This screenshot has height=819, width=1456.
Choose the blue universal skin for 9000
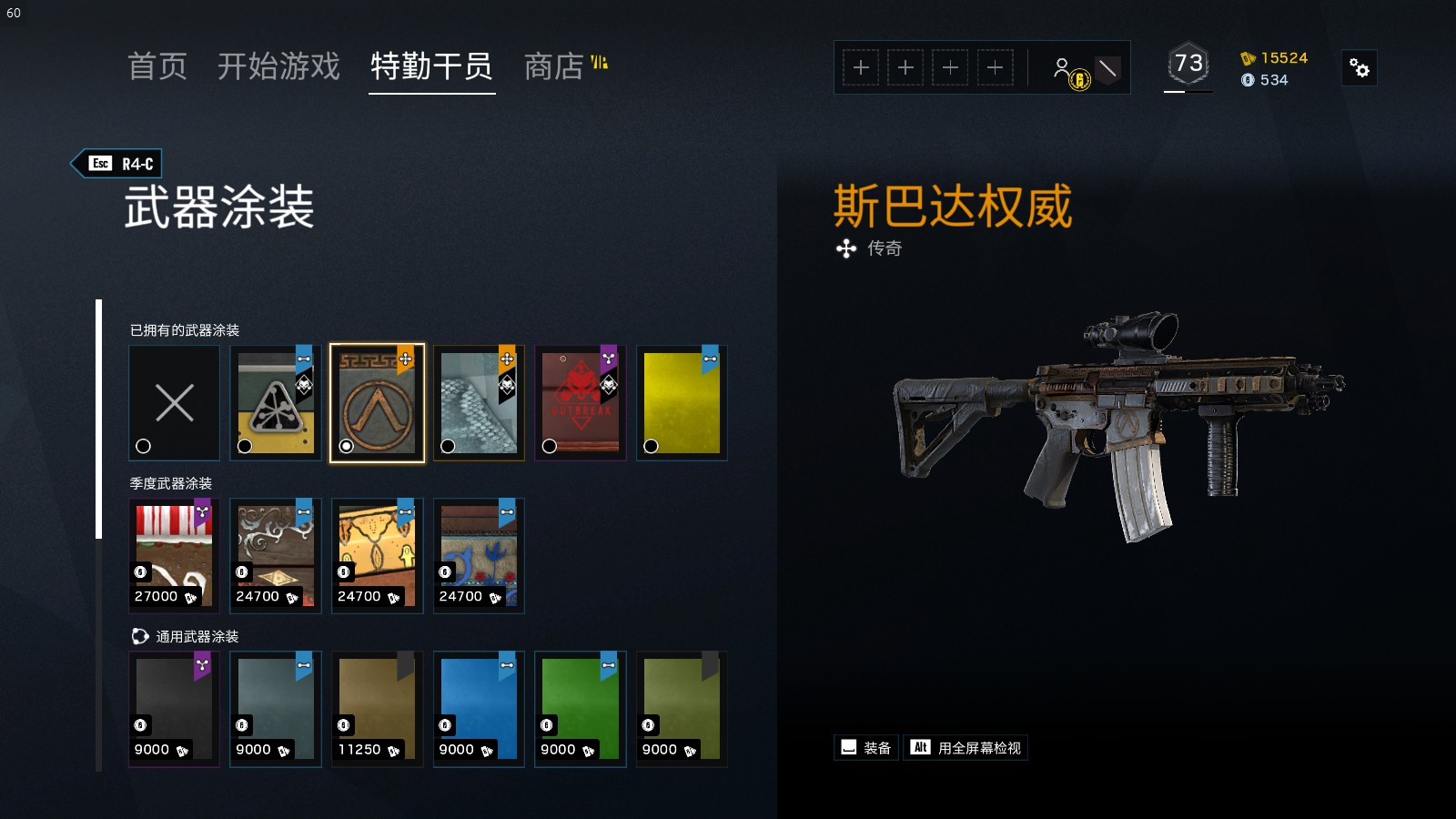(479, 709)
